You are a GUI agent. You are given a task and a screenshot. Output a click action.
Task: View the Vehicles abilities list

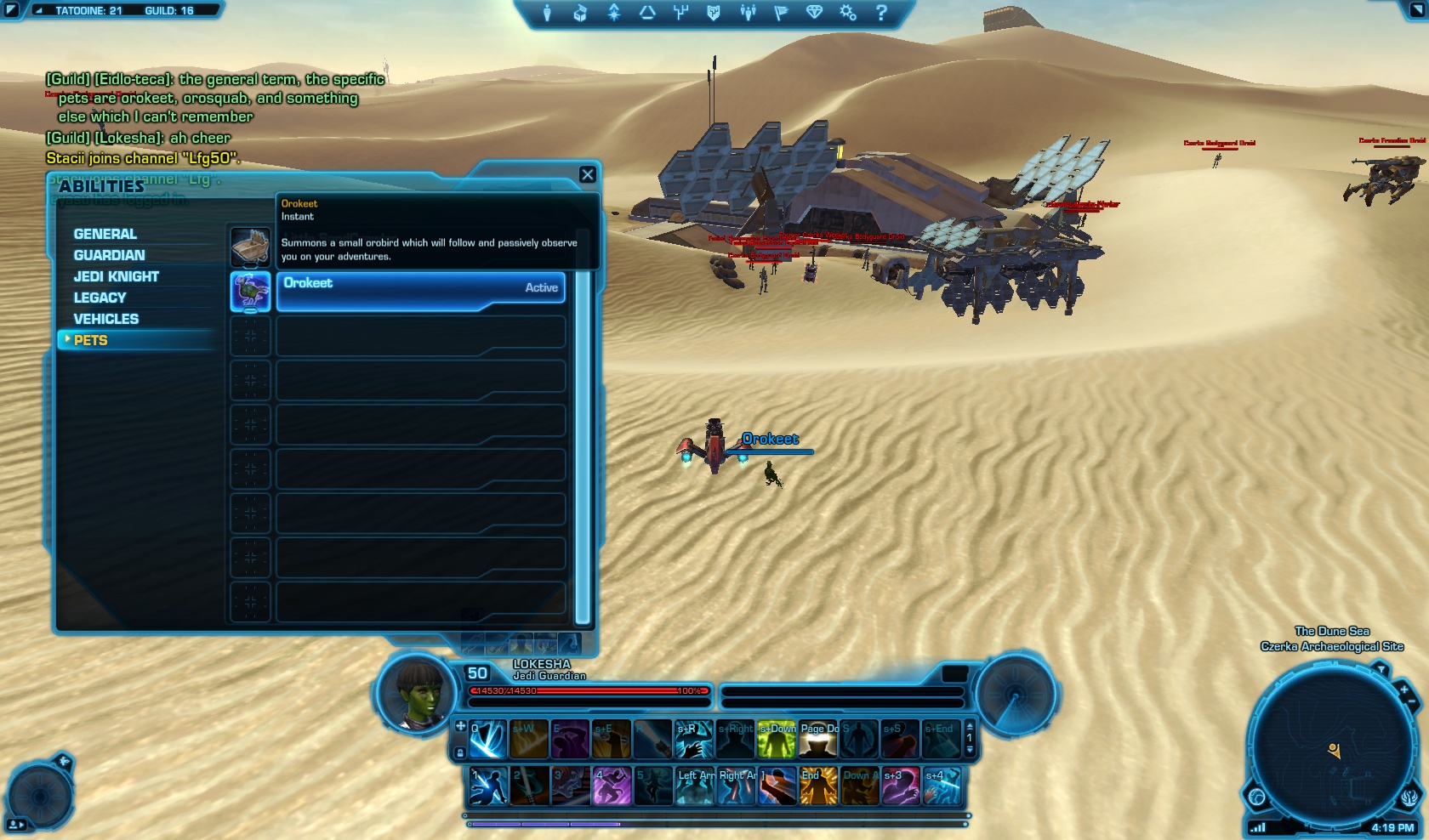(x=105, y=319)
